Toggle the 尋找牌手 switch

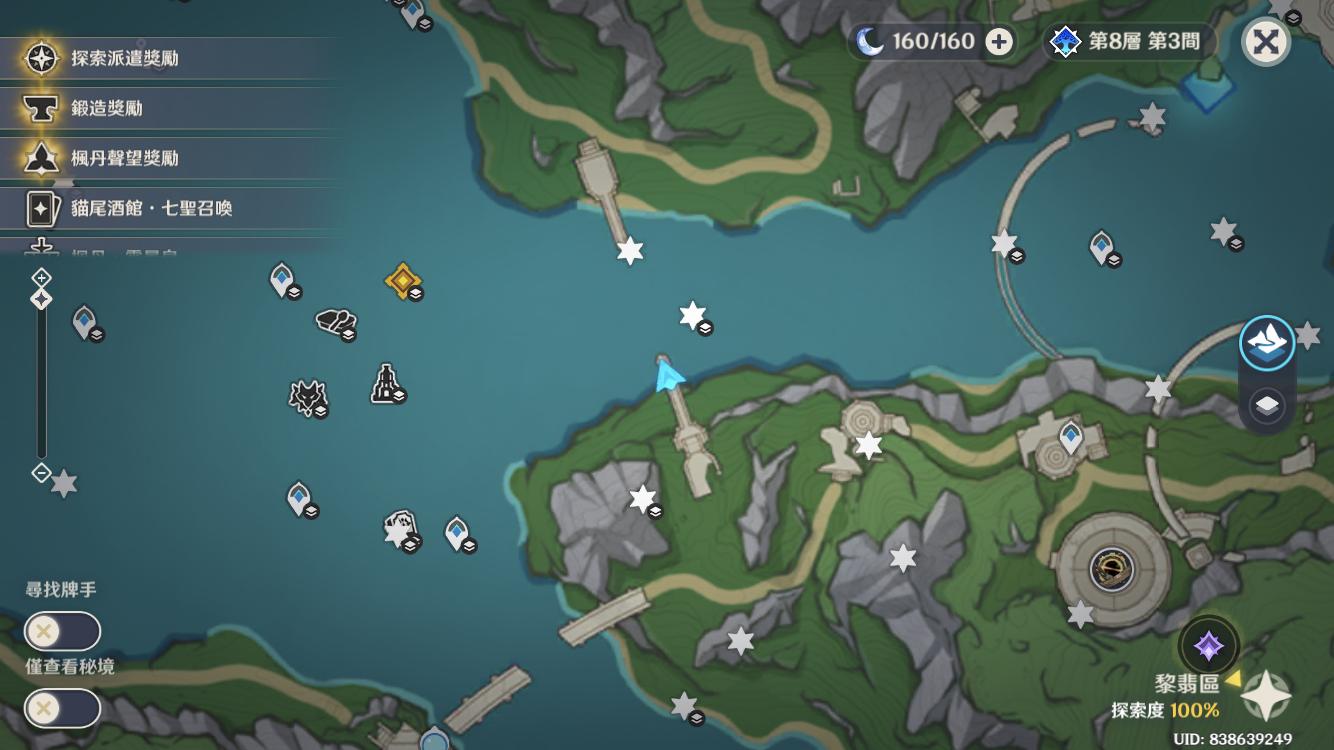pyautogui.click(x=62, y=632)
